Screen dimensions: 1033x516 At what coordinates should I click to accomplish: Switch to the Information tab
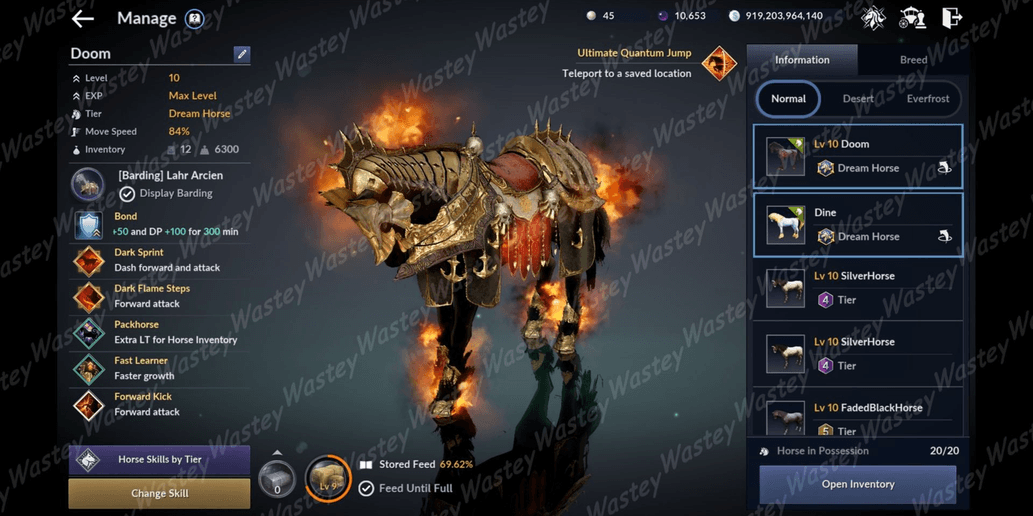(802, 60)
